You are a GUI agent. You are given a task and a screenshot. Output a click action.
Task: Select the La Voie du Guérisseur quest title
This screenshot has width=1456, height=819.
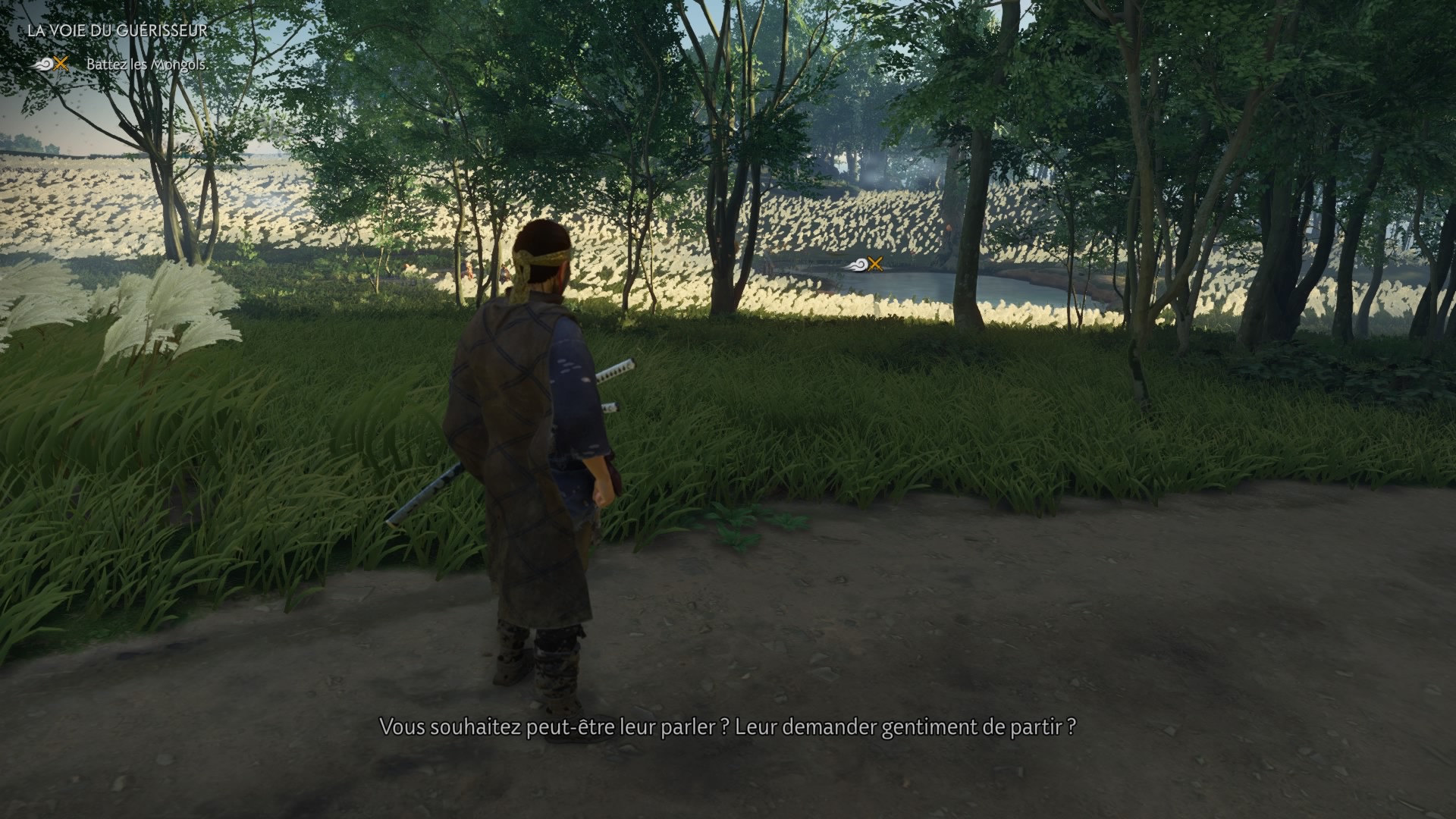coord(117,31)
